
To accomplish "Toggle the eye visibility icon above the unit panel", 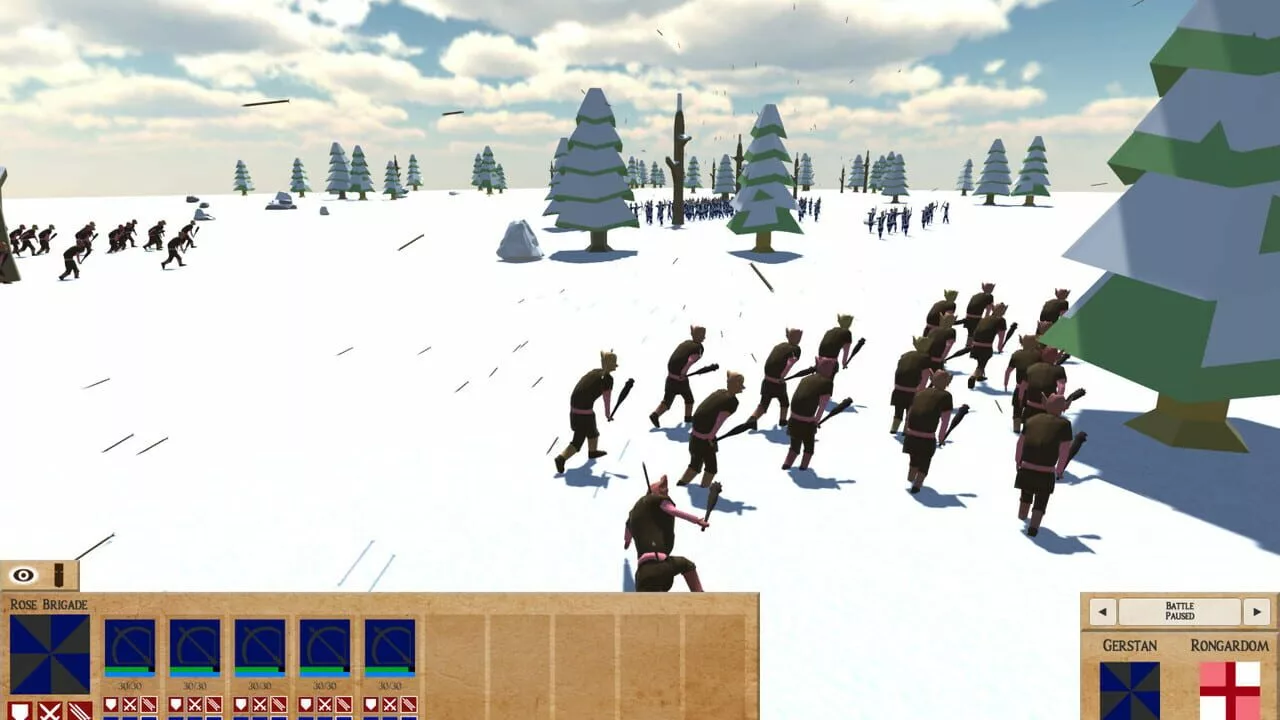I will (x=23, y=574).
